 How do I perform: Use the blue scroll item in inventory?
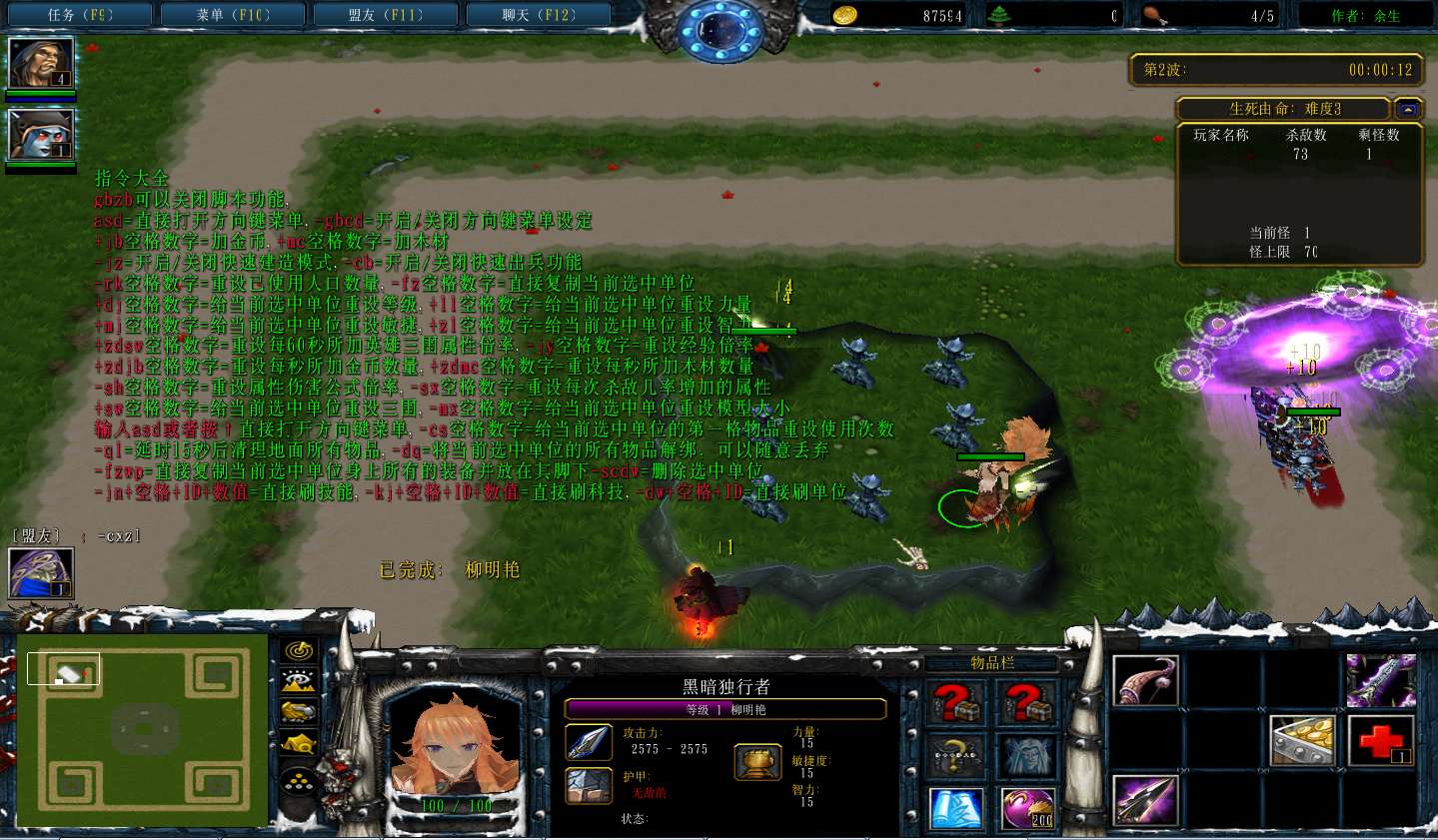tap(955, 809)
